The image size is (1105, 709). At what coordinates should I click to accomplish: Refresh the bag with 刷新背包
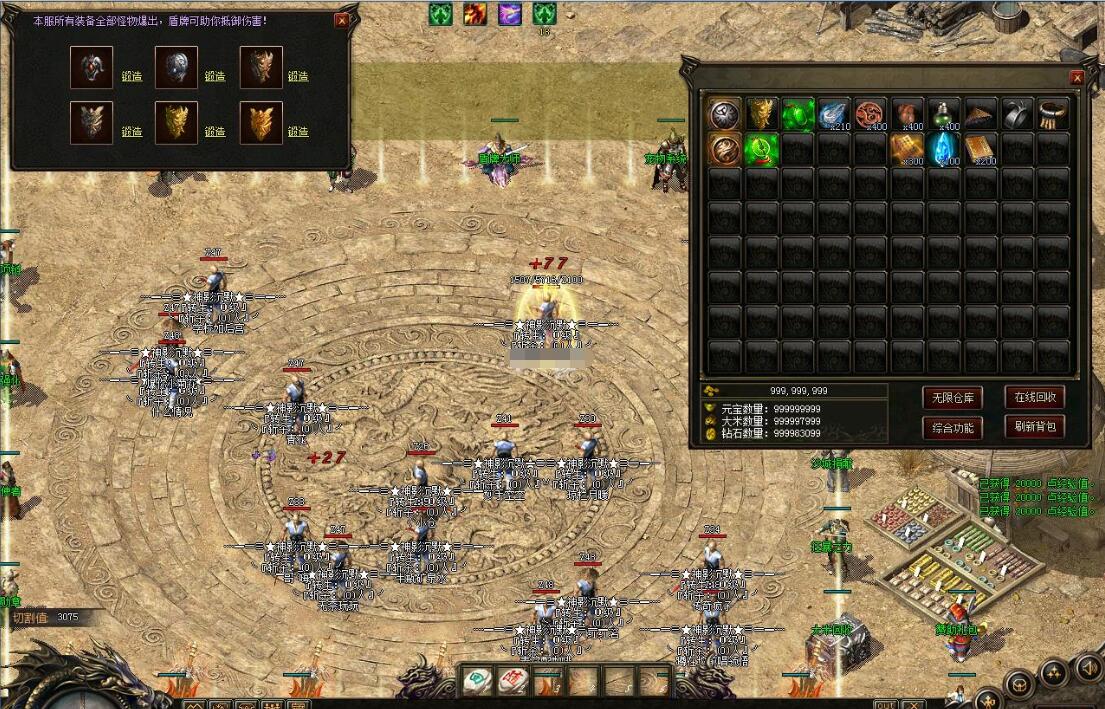pos(1033,427)
